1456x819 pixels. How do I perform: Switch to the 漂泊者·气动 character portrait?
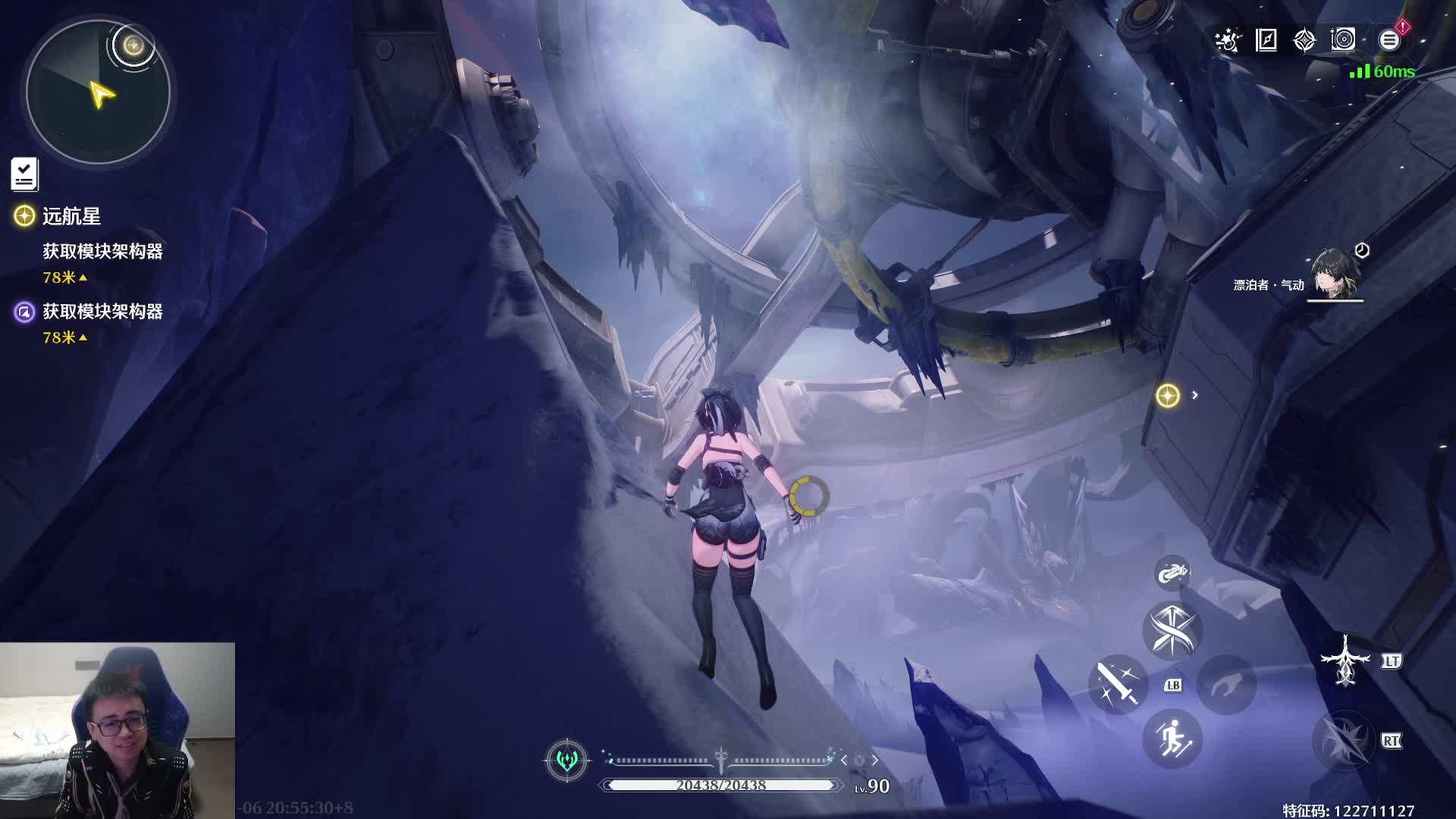(x=1335, y=275)
